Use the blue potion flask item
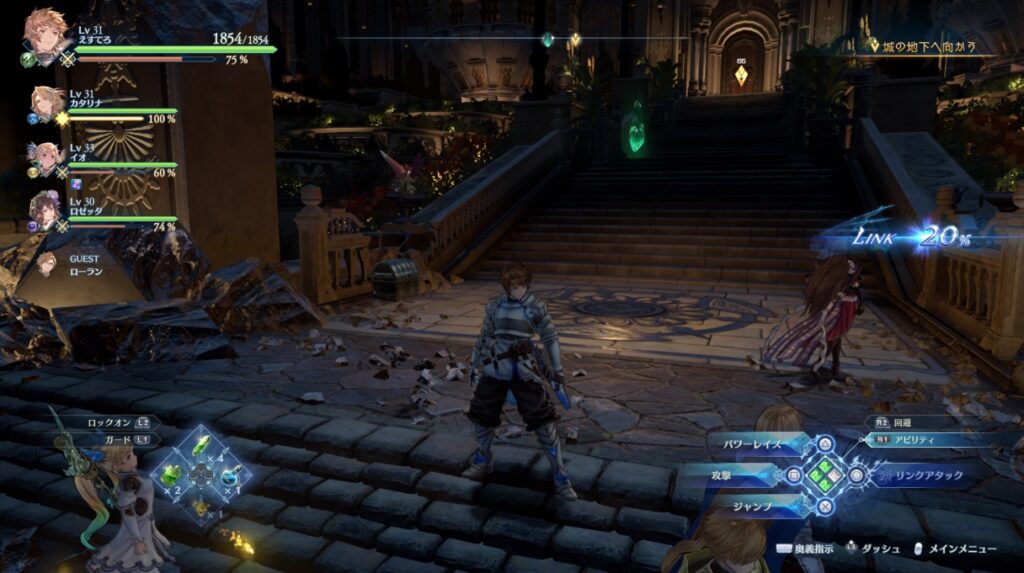Image resolution: width=1024 pixels, height=573 pixels. pyautogui.click(x=232, y=476)
